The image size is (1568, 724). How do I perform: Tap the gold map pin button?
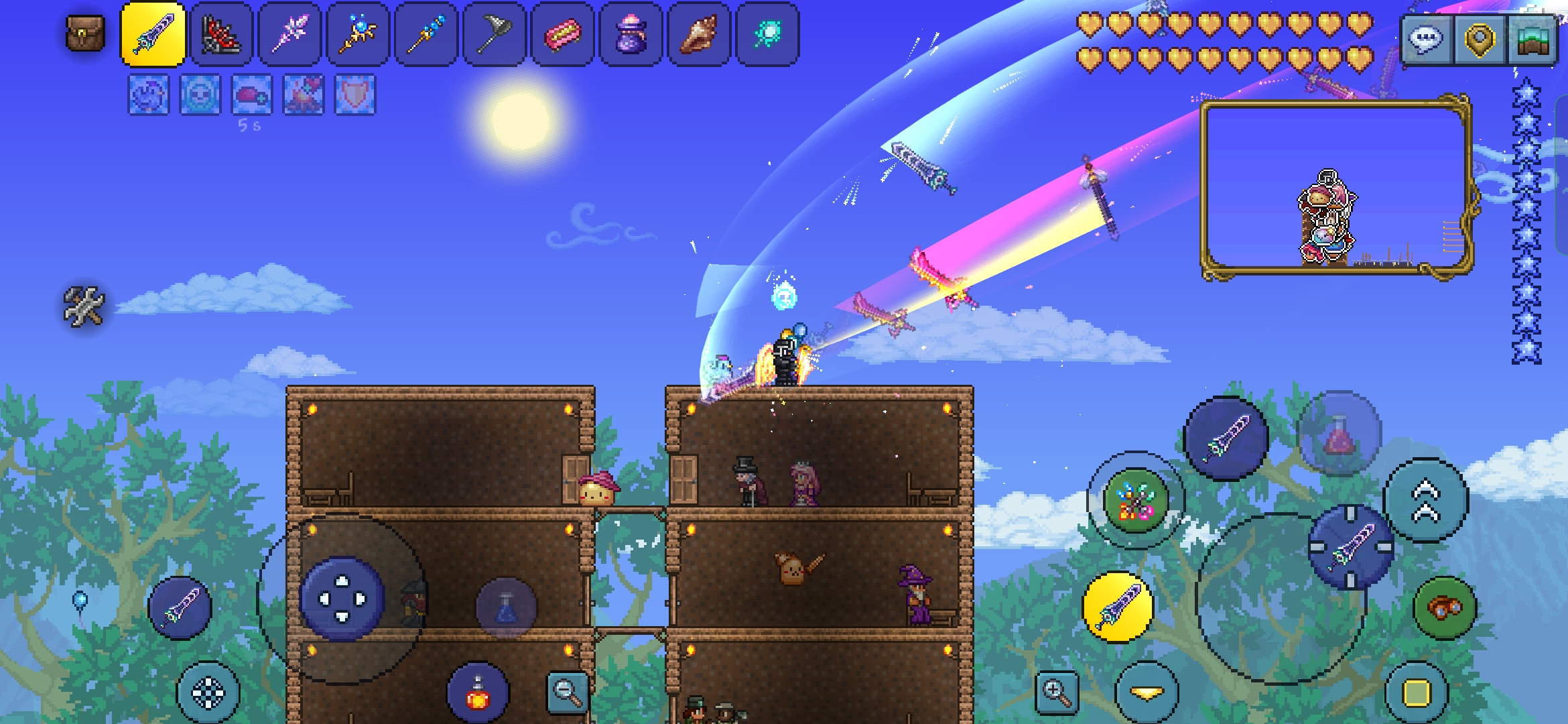click(x=1480, y=39)
